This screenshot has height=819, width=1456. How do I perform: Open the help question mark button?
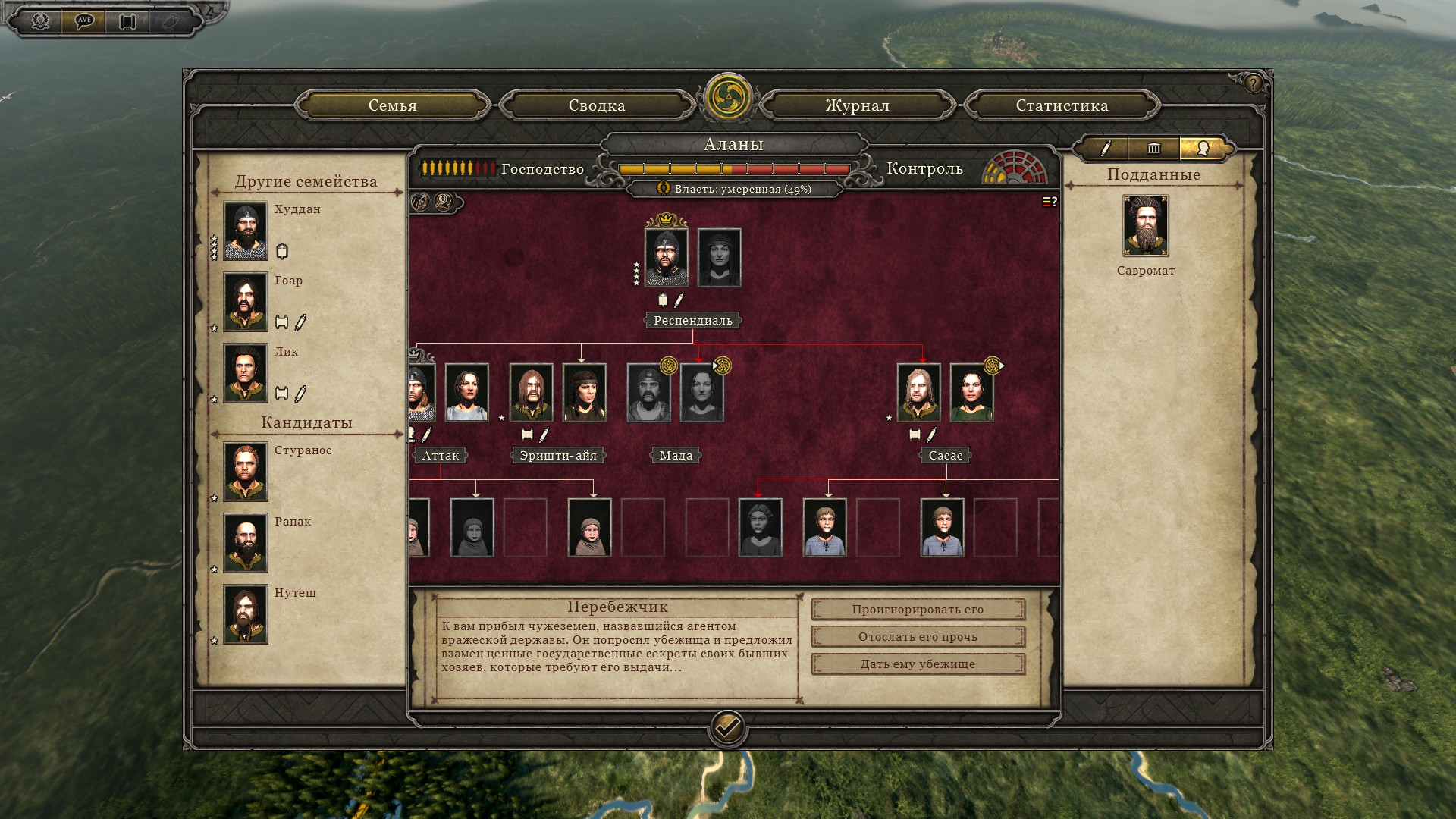point(1253,83)
